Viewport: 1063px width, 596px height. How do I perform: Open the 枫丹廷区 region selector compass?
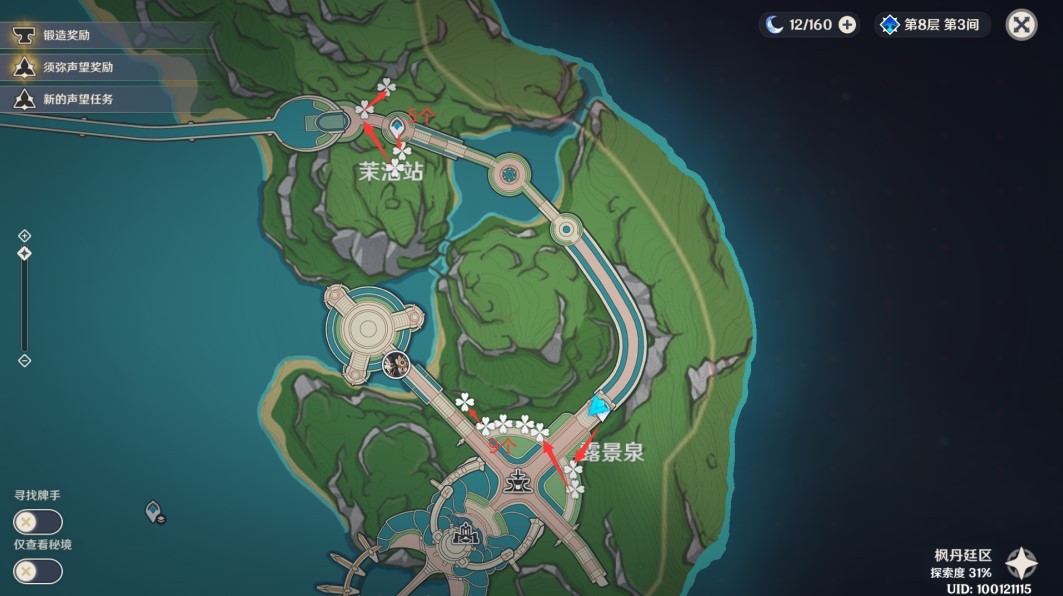coord(1022,563)
